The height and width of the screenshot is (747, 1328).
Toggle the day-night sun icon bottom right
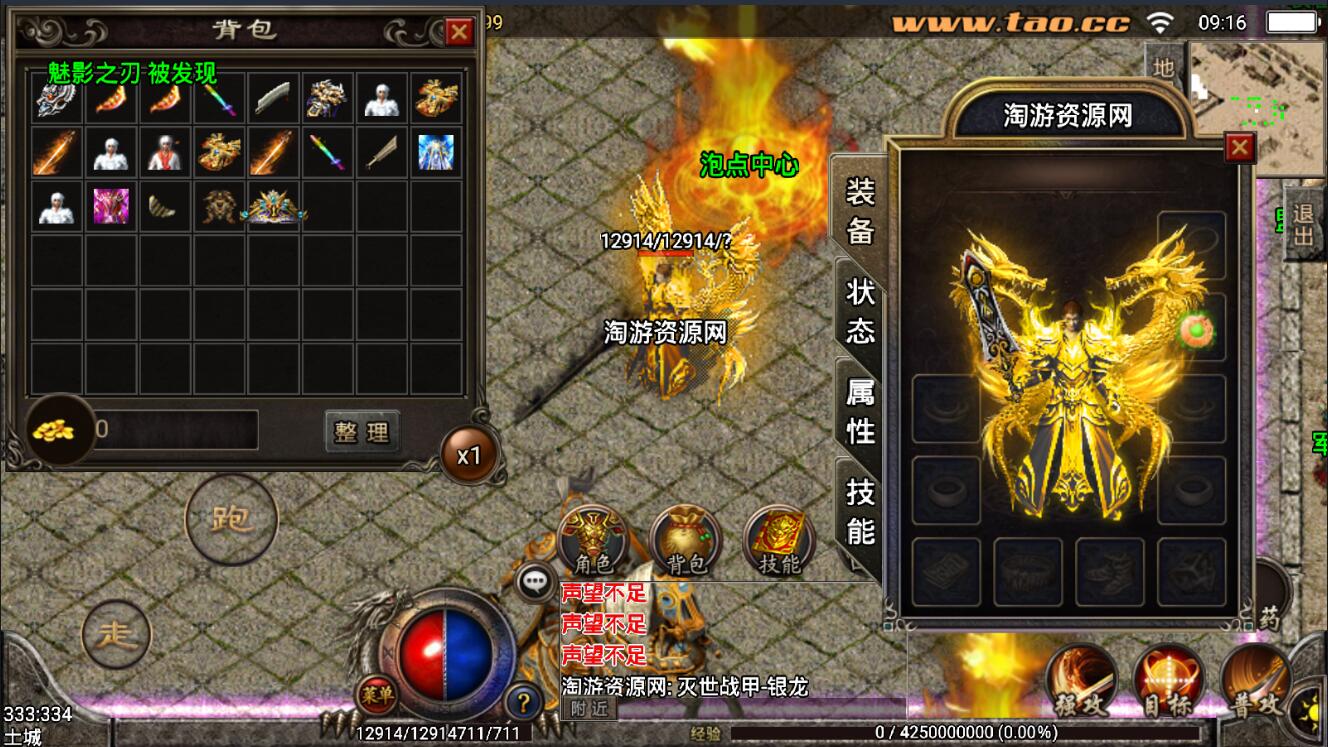coord(1313,712)
